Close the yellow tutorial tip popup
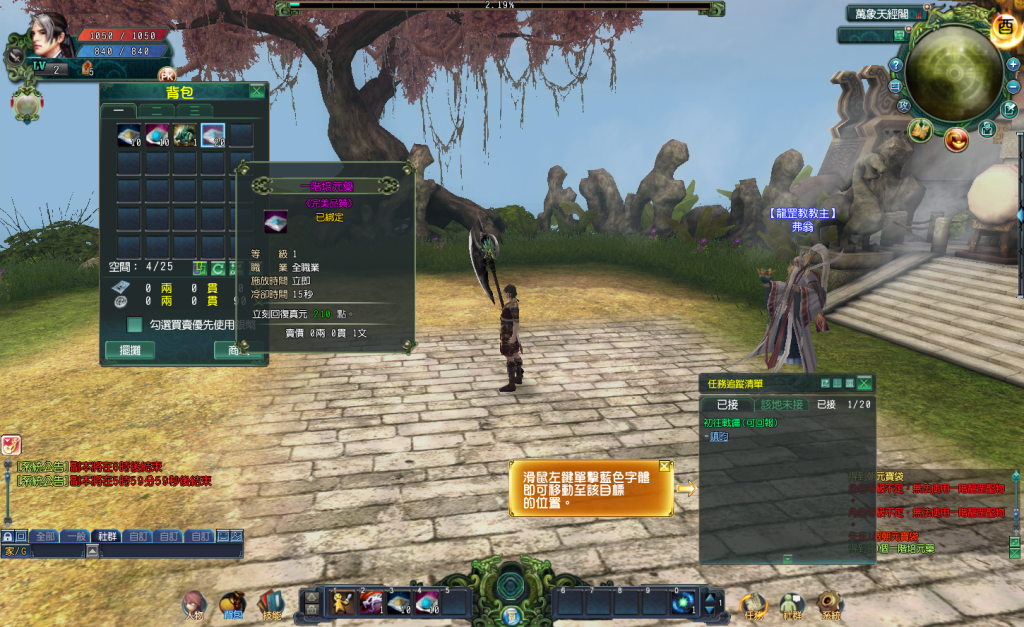The width and height of the screenshot is (1024, 627). 665,466
